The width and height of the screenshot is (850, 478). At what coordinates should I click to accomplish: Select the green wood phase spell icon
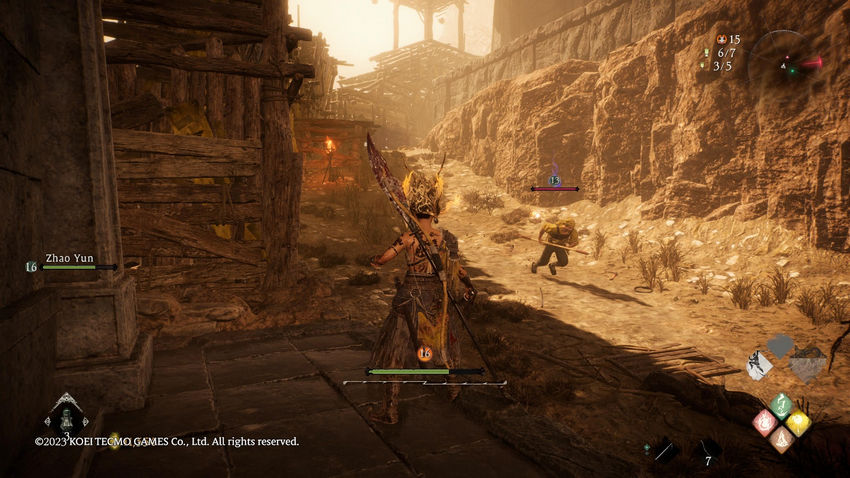tap(781, 405)
